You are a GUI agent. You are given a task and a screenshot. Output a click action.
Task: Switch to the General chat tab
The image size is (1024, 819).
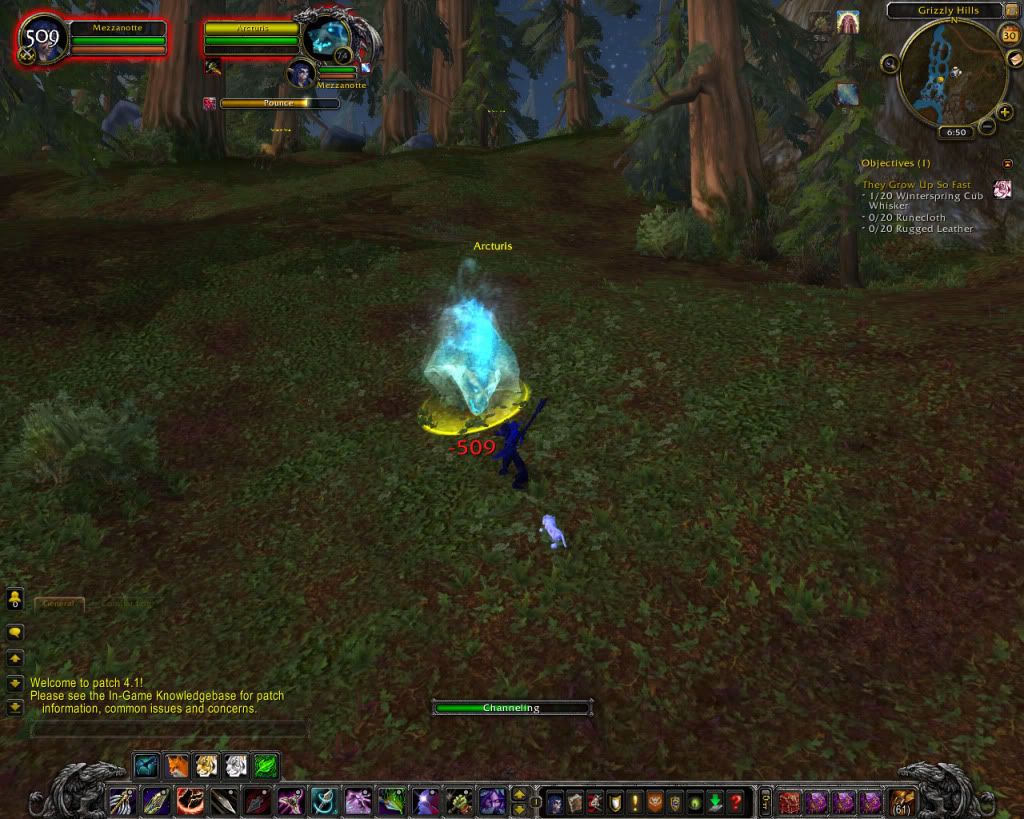pos(59,604)
